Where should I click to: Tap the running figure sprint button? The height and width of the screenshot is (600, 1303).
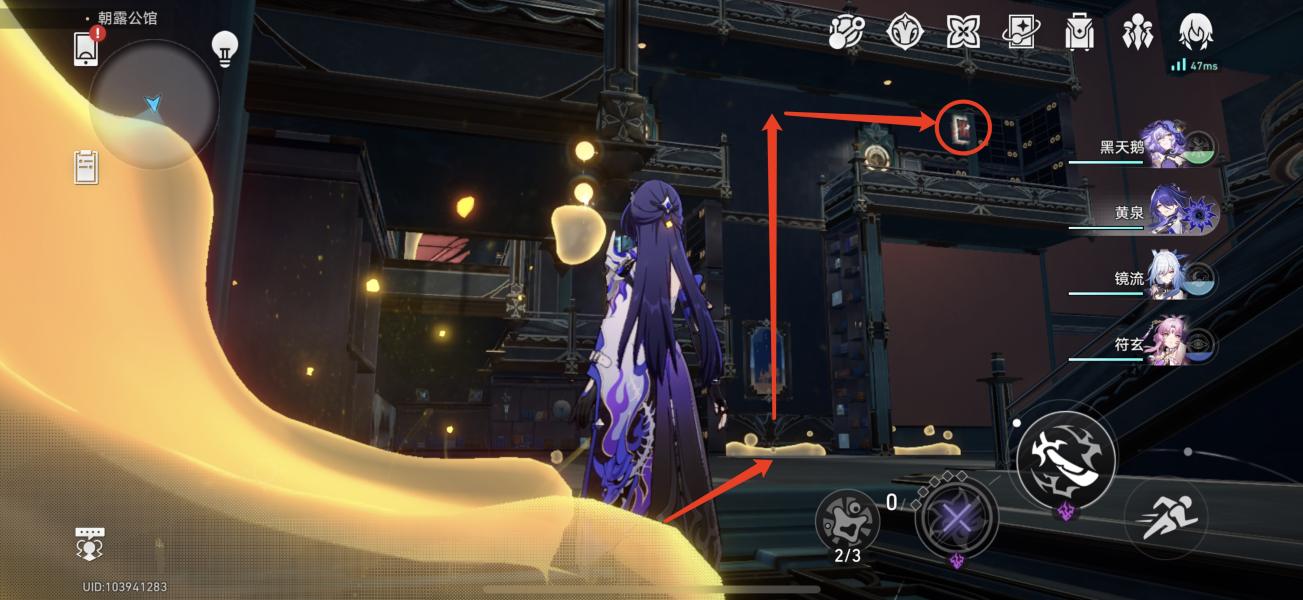tap(1165, 517)
